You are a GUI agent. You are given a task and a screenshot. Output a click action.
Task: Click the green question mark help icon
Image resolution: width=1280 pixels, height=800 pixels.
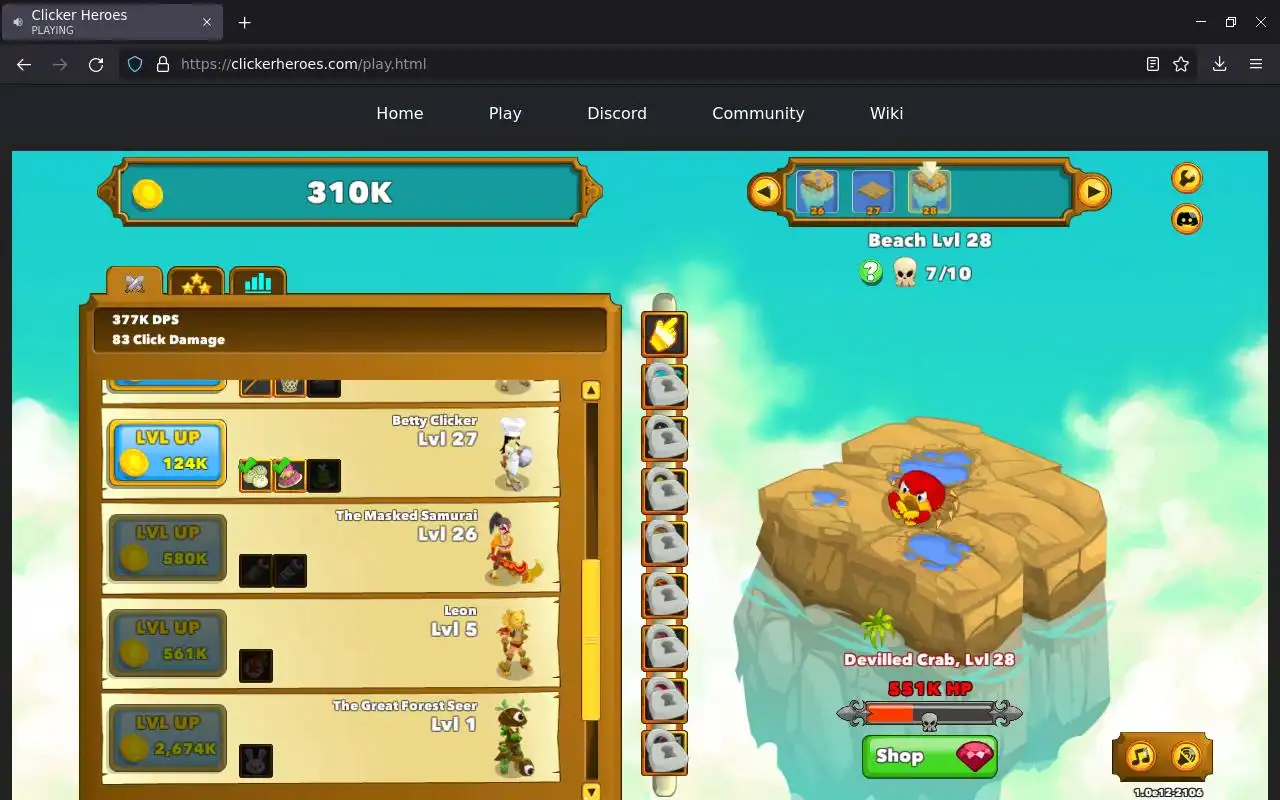(871, 272)
